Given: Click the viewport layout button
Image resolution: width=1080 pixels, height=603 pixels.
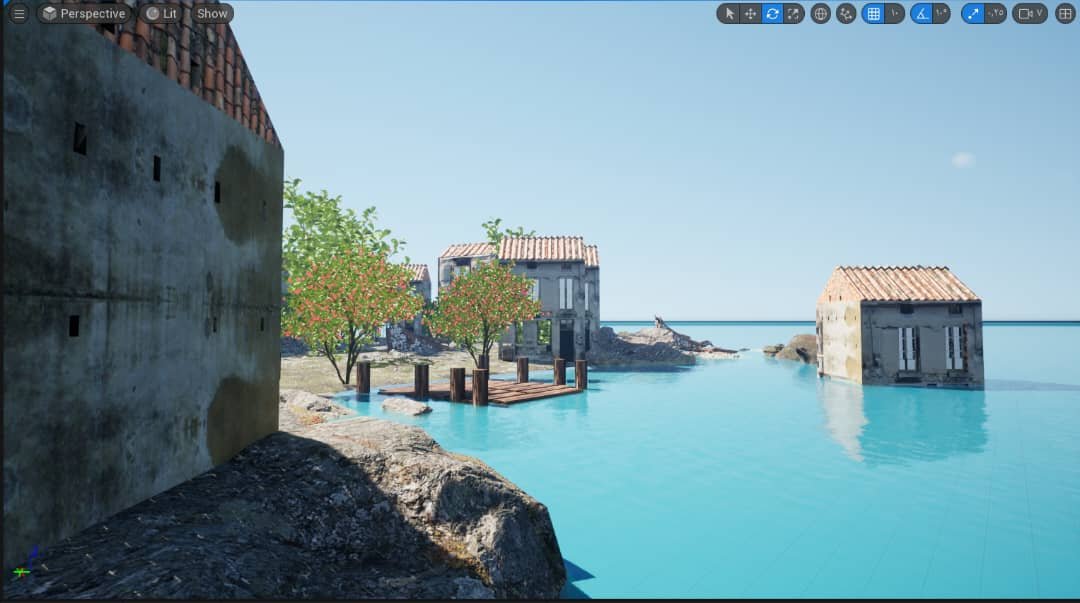Looking at the screenshot, I should click(1065, 14).
